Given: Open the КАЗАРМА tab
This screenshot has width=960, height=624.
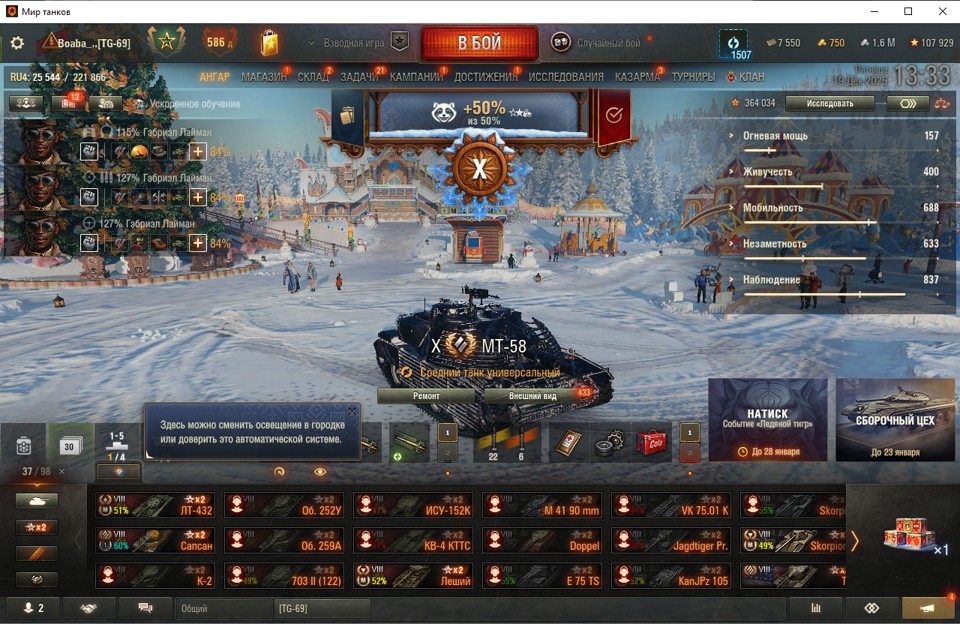Looking at the screenshot, I should click(637, 77).
